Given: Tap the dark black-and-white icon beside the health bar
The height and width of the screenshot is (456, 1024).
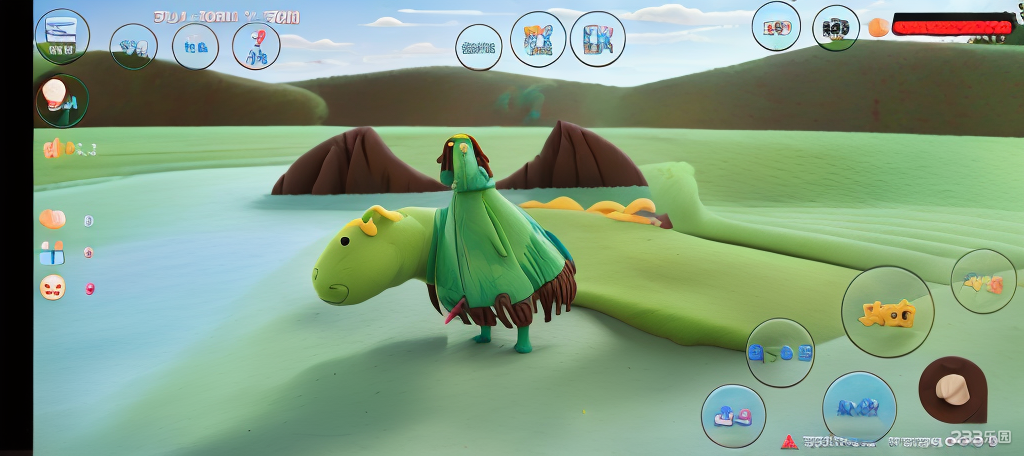Looking at the screenshot, I should (835, 28).
